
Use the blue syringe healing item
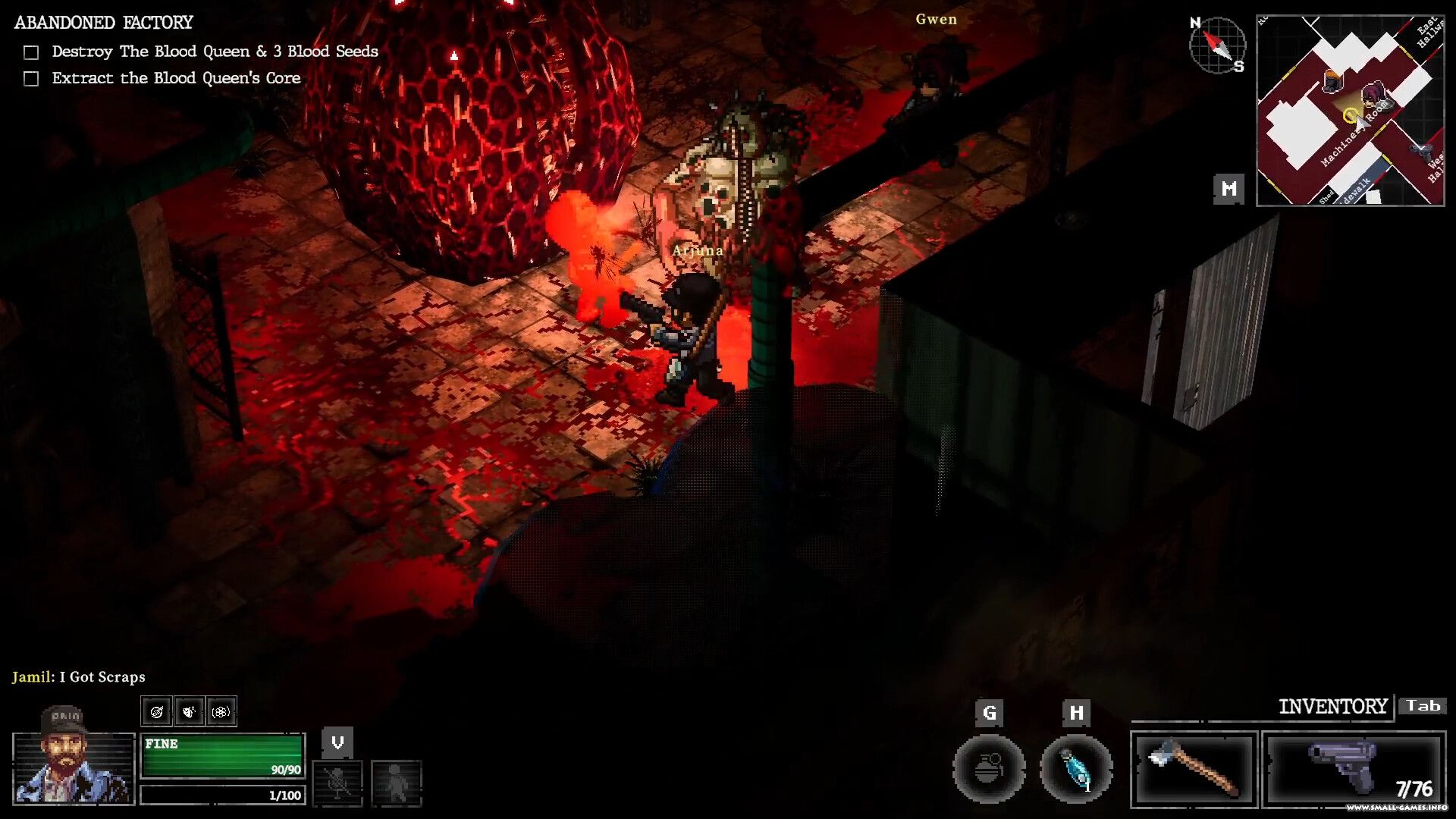coord(1075,769)
